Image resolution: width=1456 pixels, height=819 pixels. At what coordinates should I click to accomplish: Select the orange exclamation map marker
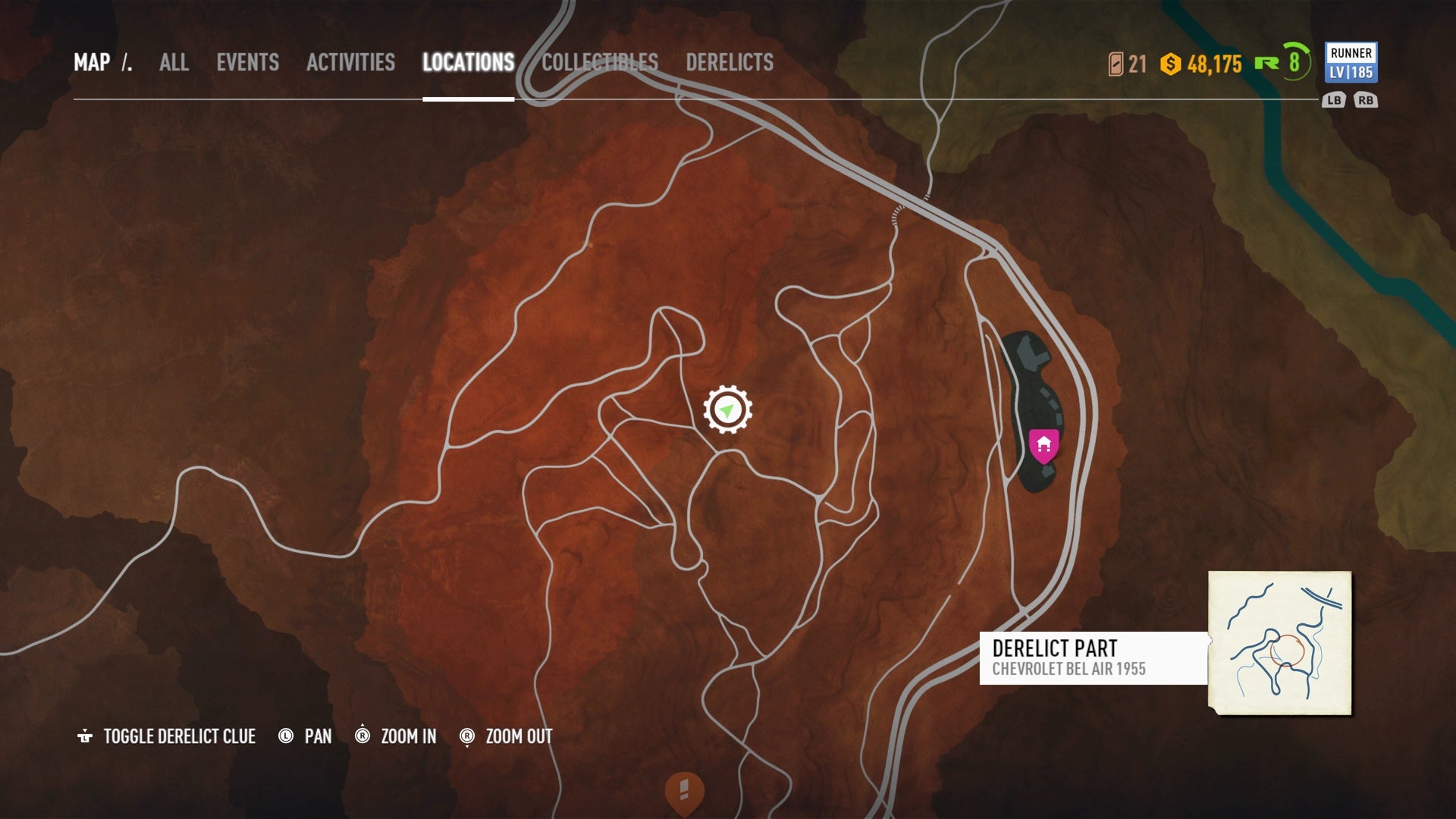click(x=684, y=792)
